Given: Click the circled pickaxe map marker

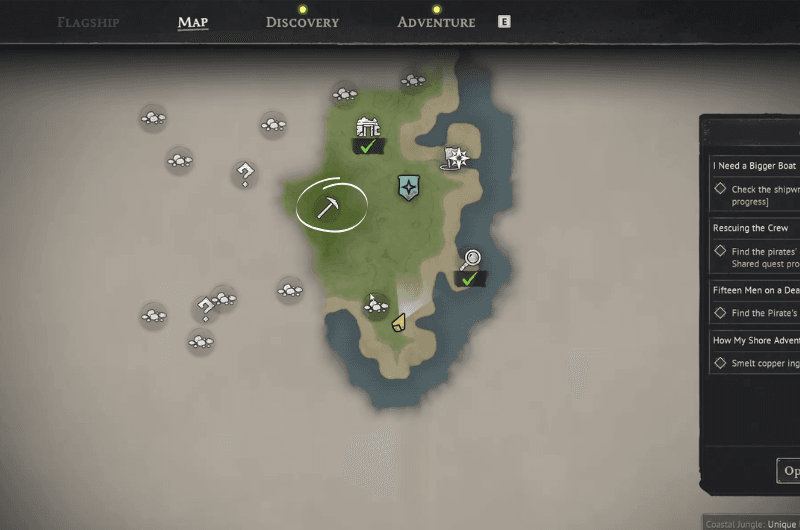Looking at the screenshot, I should pyautogui.click(x=330, y=205).
